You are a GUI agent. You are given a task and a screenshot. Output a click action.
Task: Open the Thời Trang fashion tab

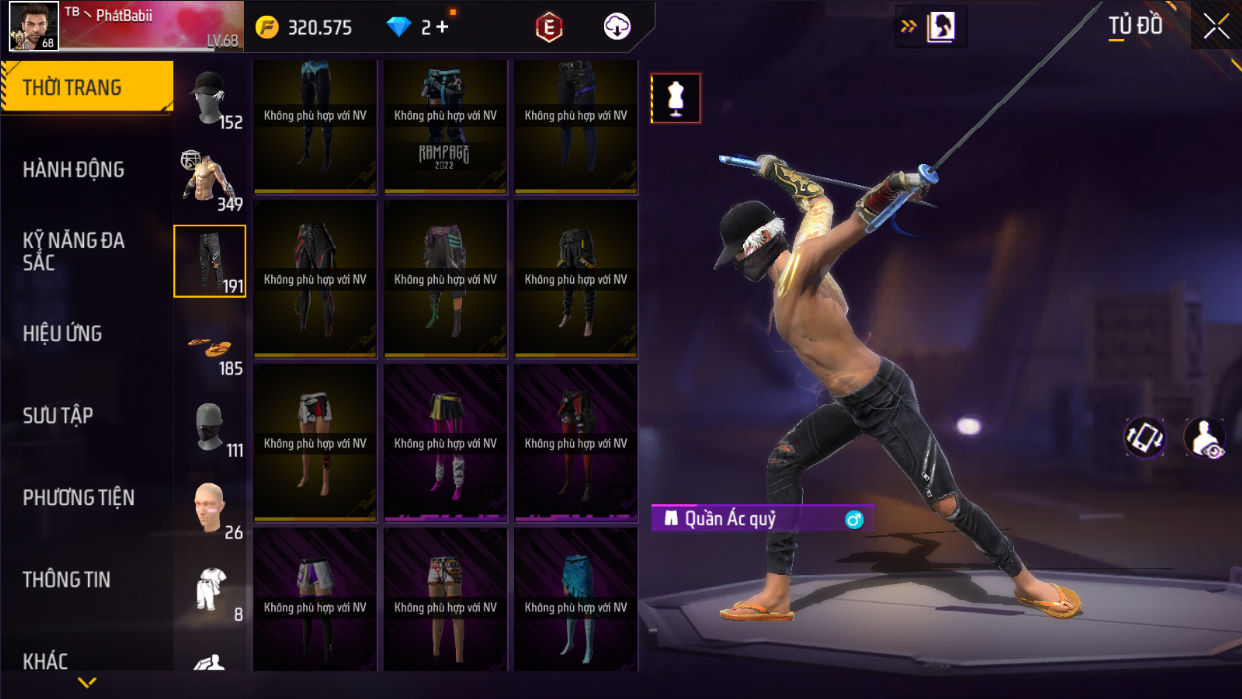(86, 88)
